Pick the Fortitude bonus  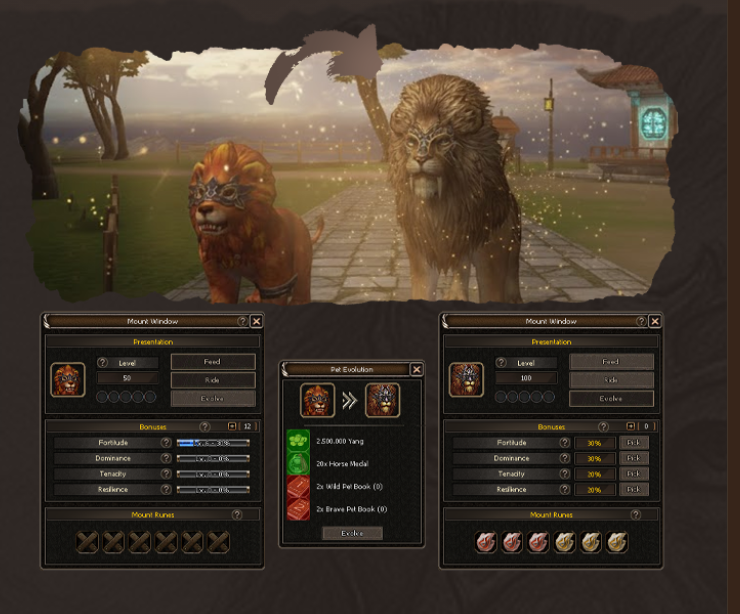pos(631,442)
